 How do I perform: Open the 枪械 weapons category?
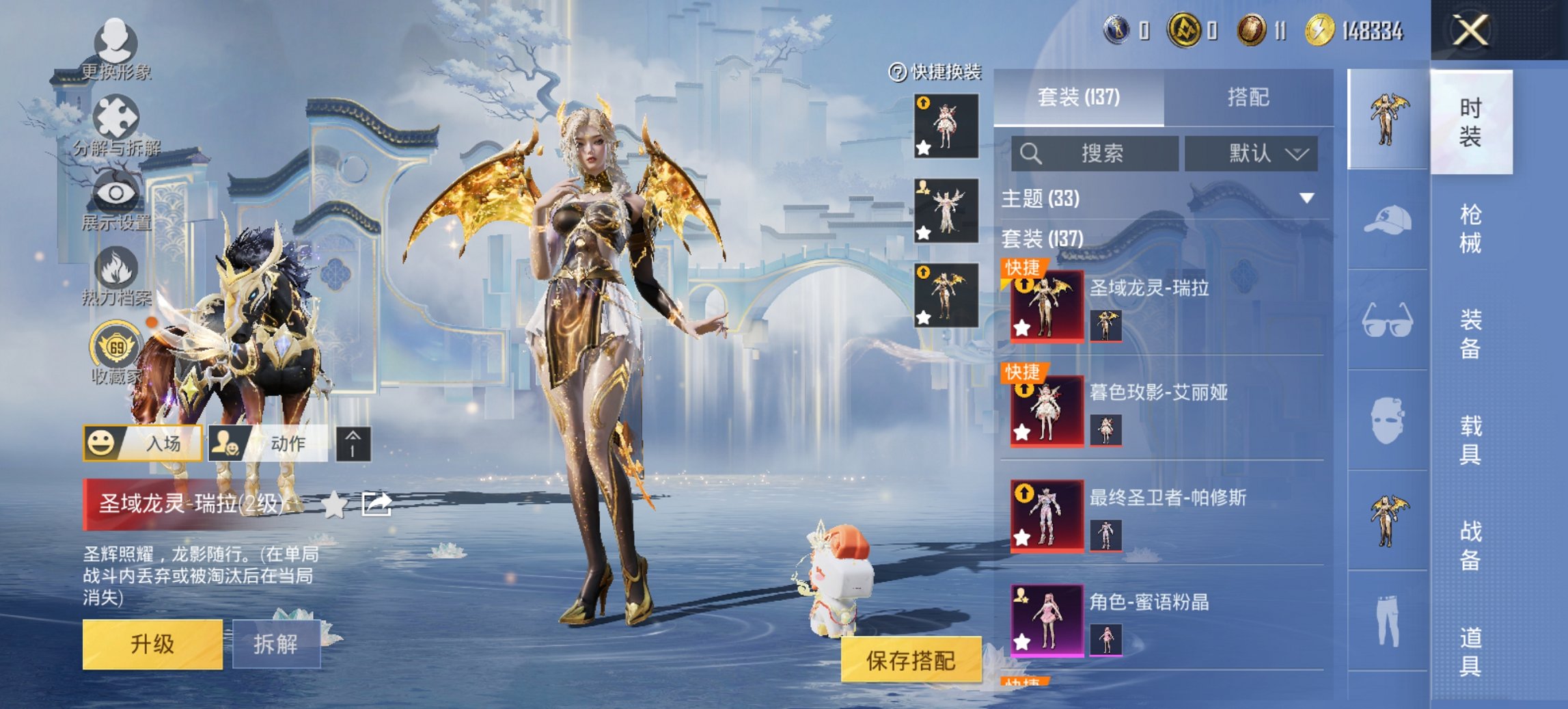(1470, 228)
